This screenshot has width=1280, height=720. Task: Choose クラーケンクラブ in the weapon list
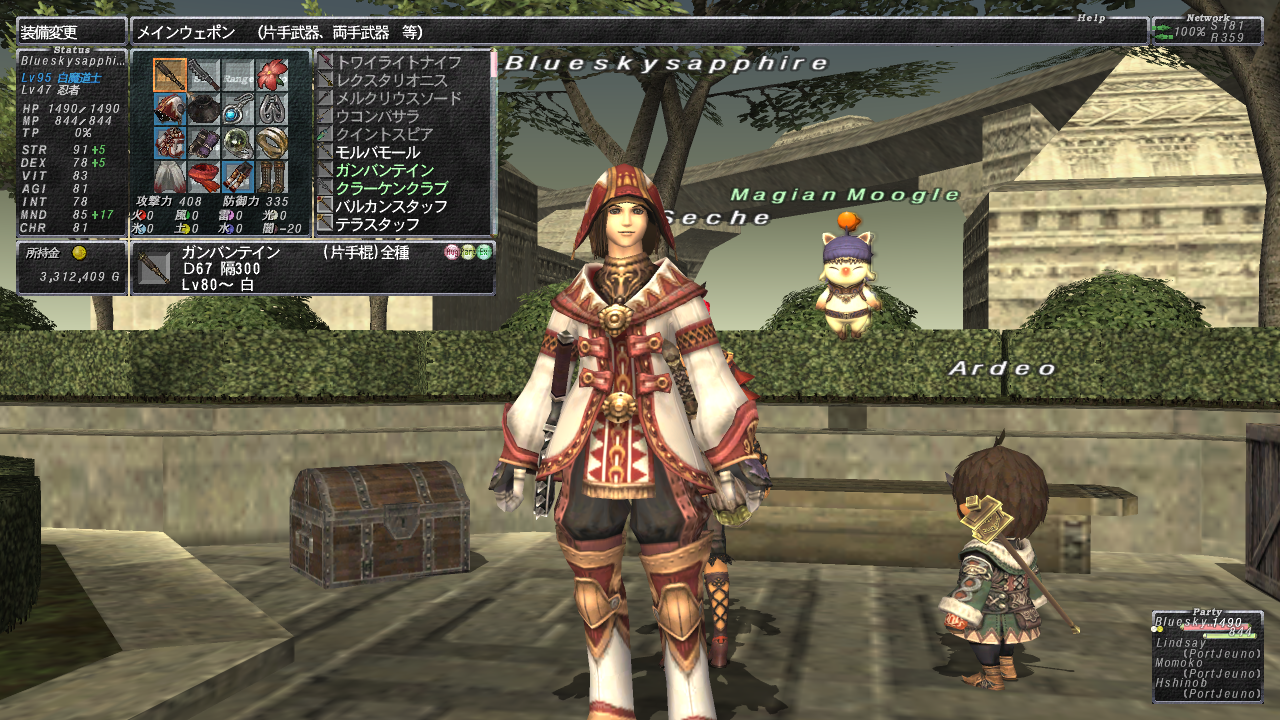[391, 188]
